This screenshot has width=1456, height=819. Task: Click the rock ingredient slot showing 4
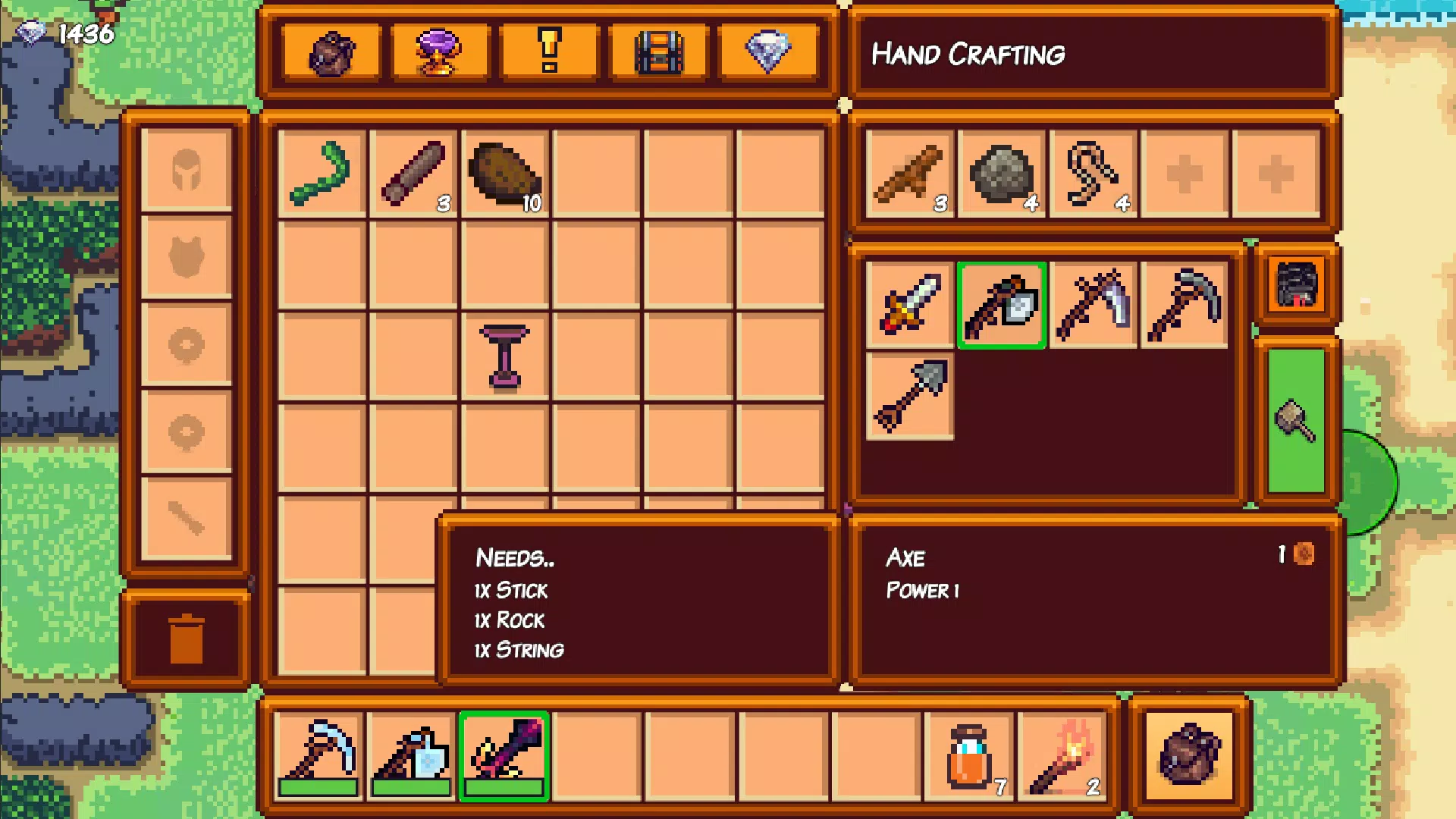point(999,171)
